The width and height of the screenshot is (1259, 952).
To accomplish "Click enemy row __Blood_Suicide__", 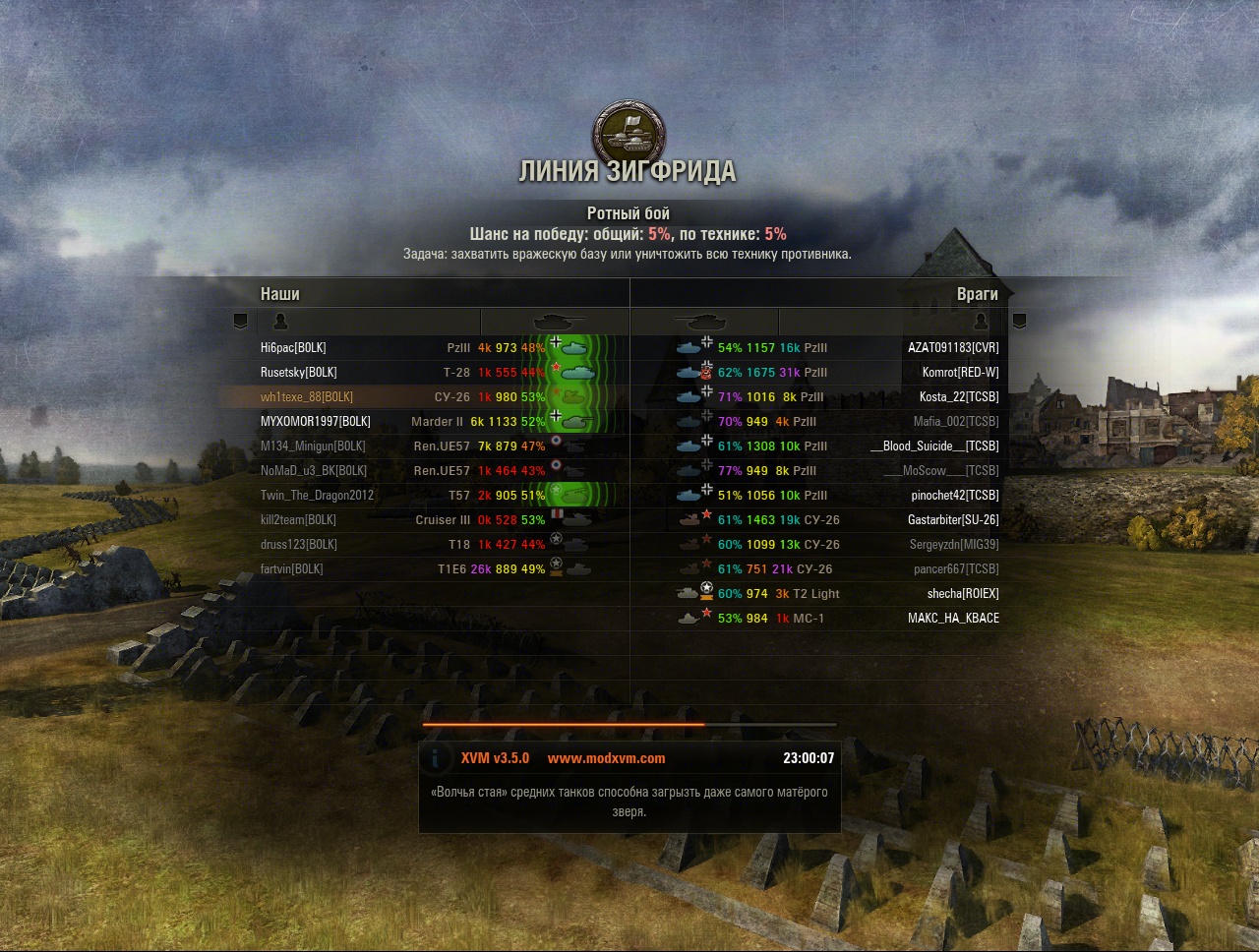I will click(x=934, y=446).
